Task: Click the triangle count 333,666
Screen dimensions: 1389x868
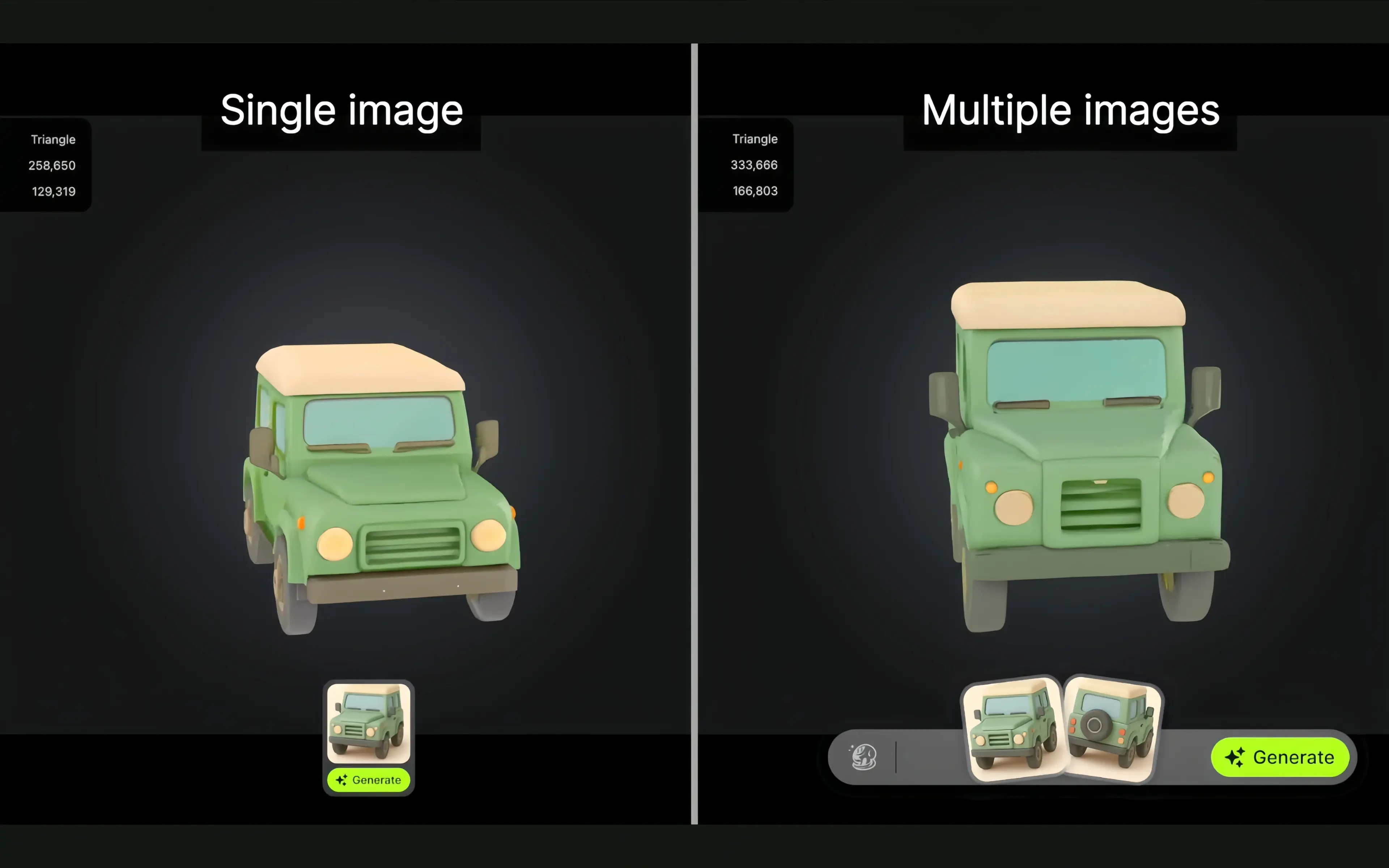Action: (755, 165)
